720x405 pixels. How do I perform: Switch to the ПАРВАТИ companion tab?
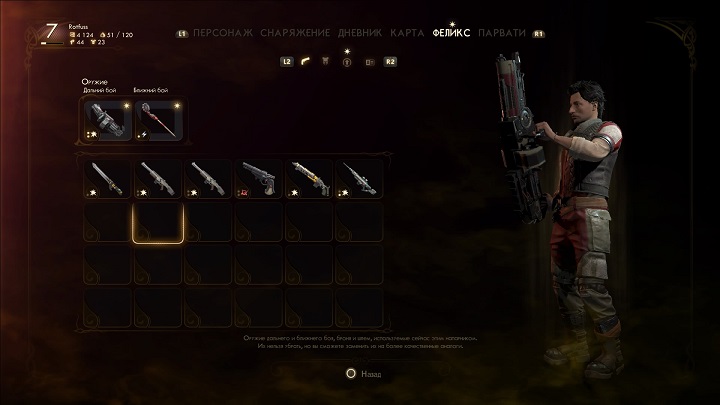(x=504, y=32)
